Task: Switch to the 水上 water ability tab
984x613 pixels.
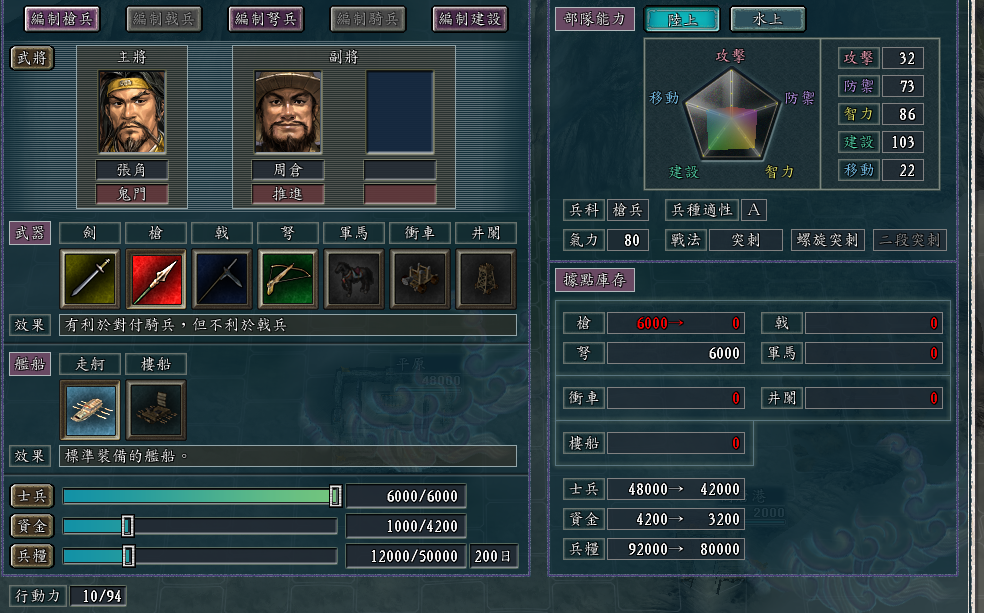Action: pos(767,19)
